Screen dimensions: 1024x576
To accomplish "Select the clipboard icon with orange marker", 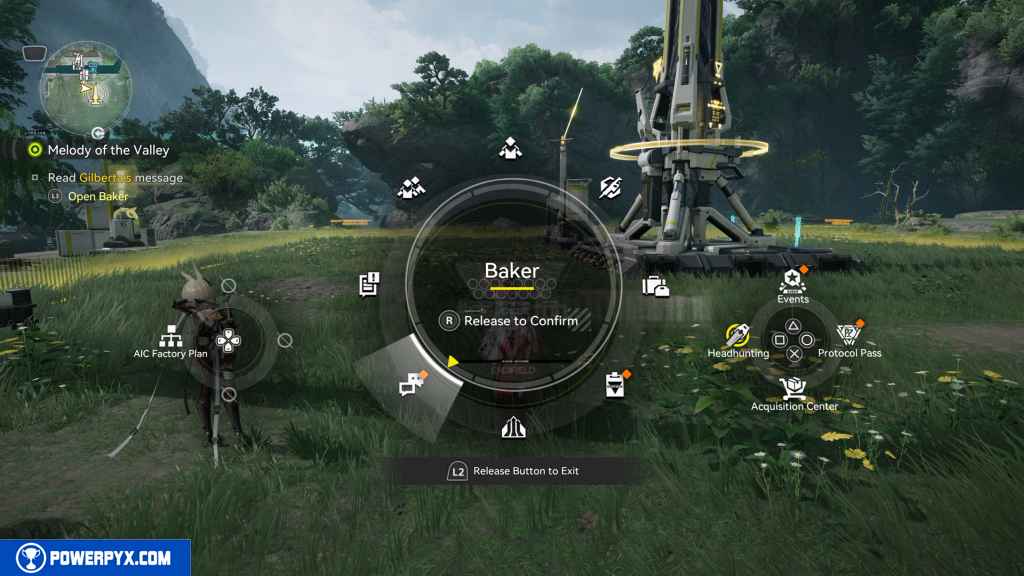I will [x=615, y=384].
